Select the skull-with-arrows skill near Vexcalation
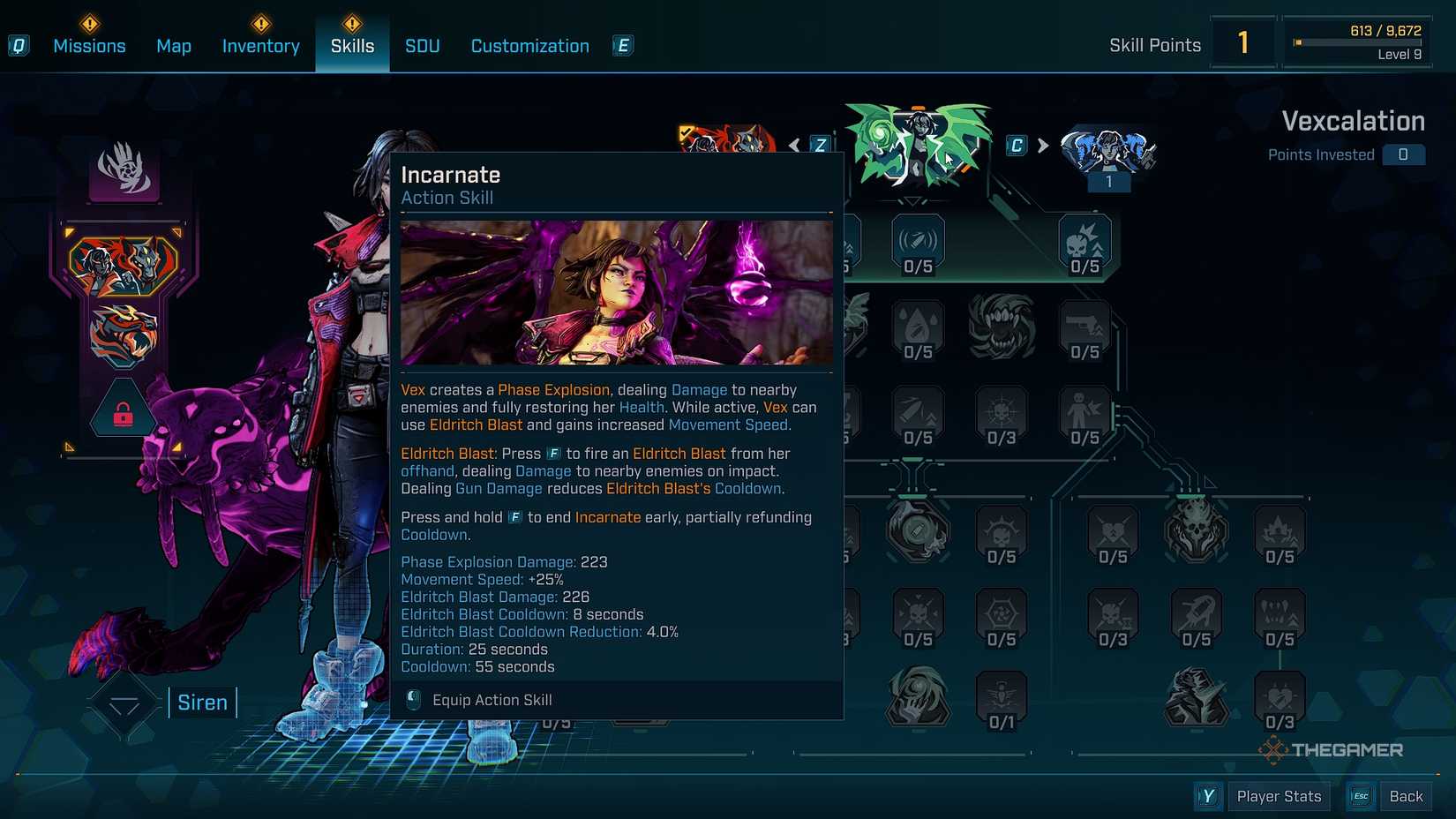The image size is (1456, 819). [1084, 238]
